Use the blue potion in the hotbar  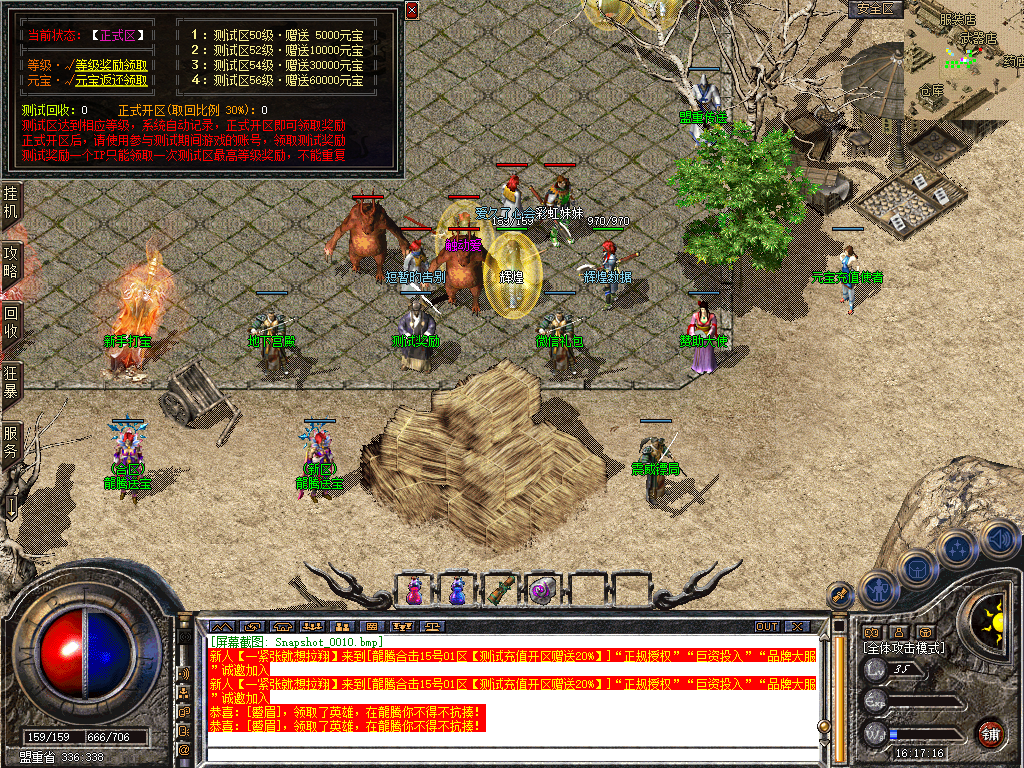(457, 590)
